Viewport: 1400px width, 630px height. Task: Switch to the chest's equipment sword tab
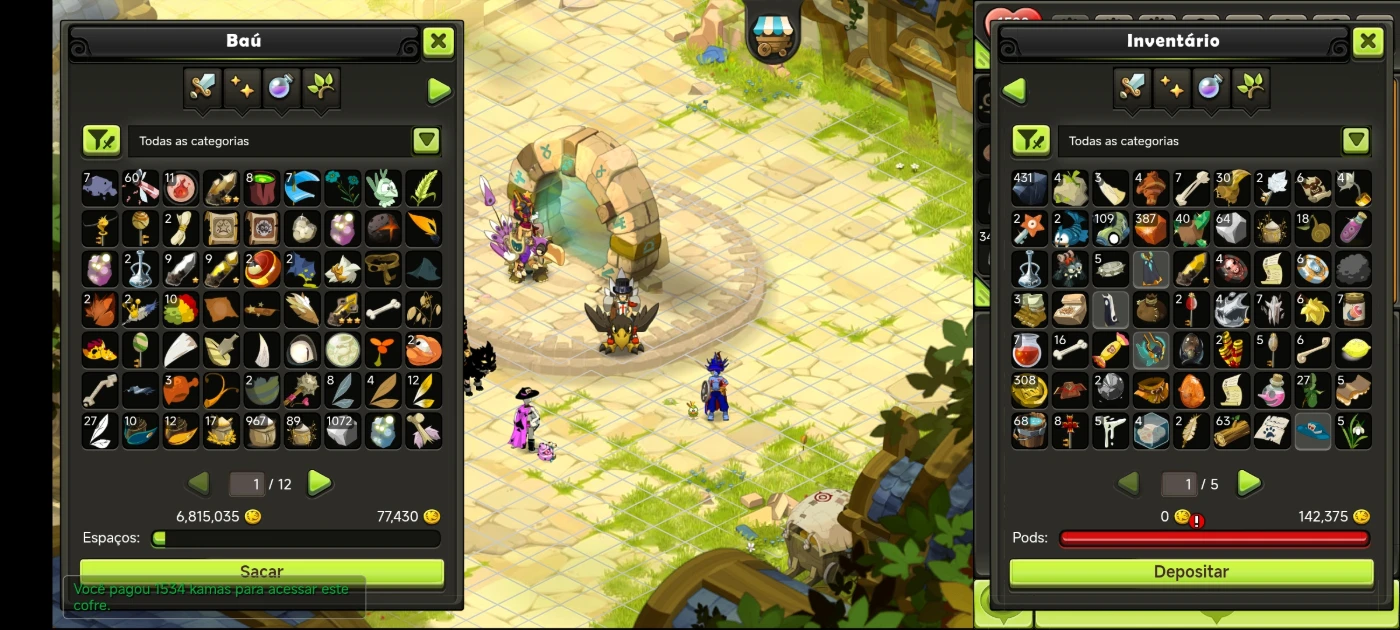coord(203,88)
